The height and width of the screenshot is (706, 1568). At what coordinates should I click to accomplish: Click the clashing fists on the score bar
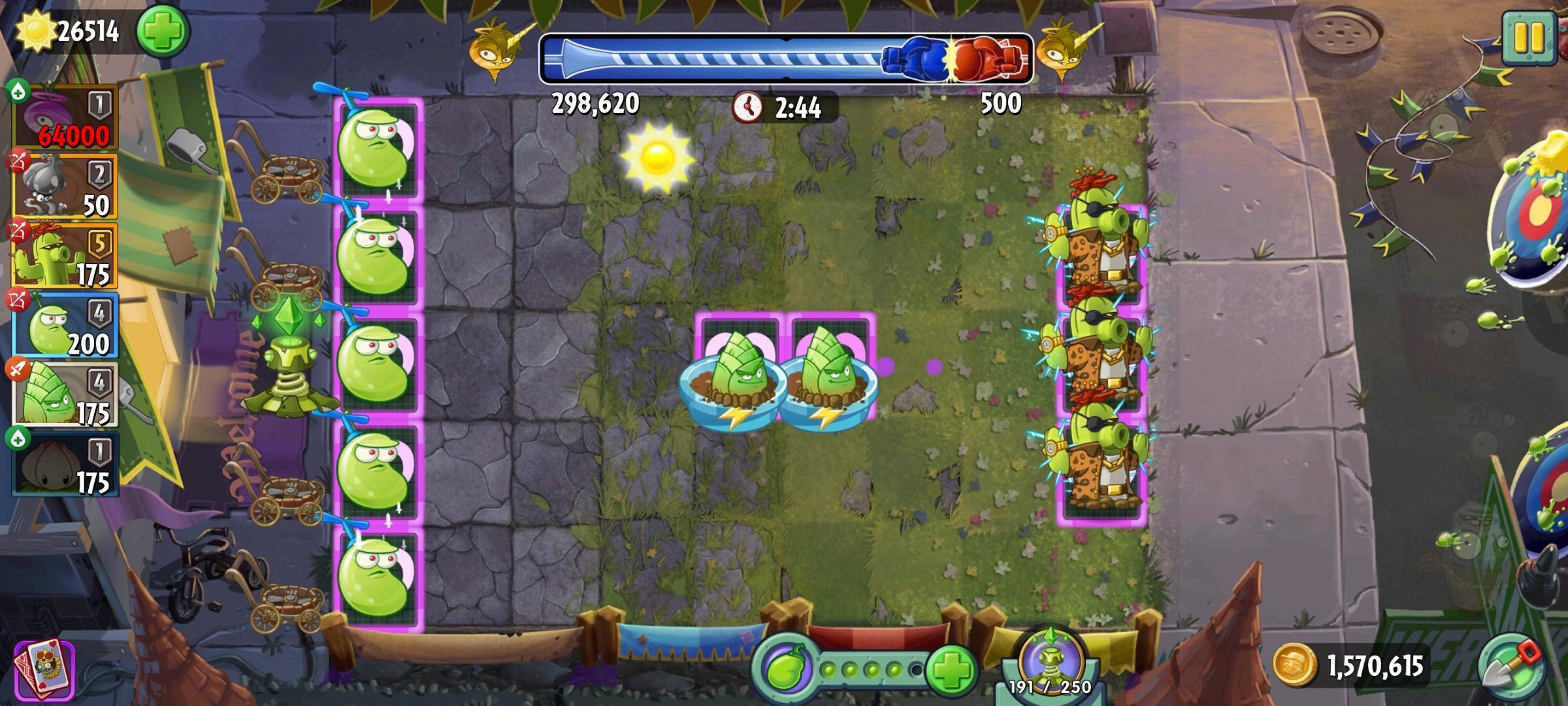951,58
